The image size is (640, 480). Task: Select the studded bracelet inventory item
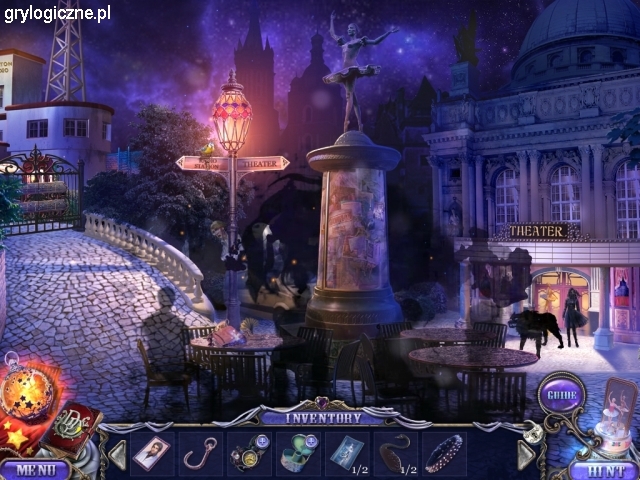click(444, 452)
